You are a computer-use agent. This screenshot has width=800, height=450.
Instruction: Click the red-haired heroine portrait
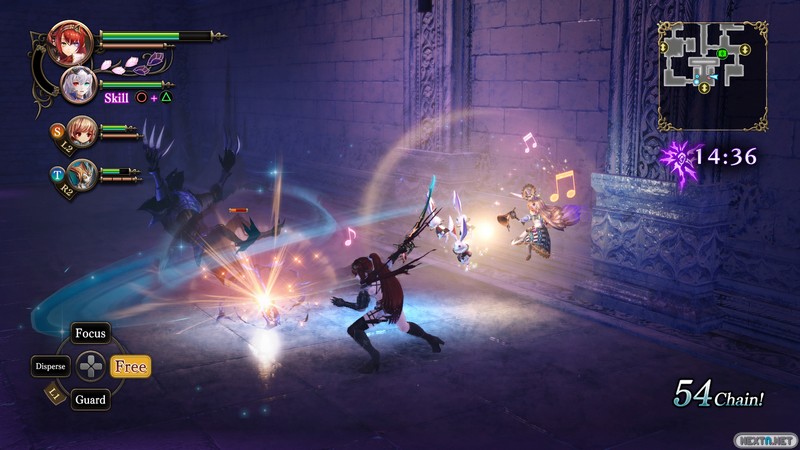click(x=71, y=42)
